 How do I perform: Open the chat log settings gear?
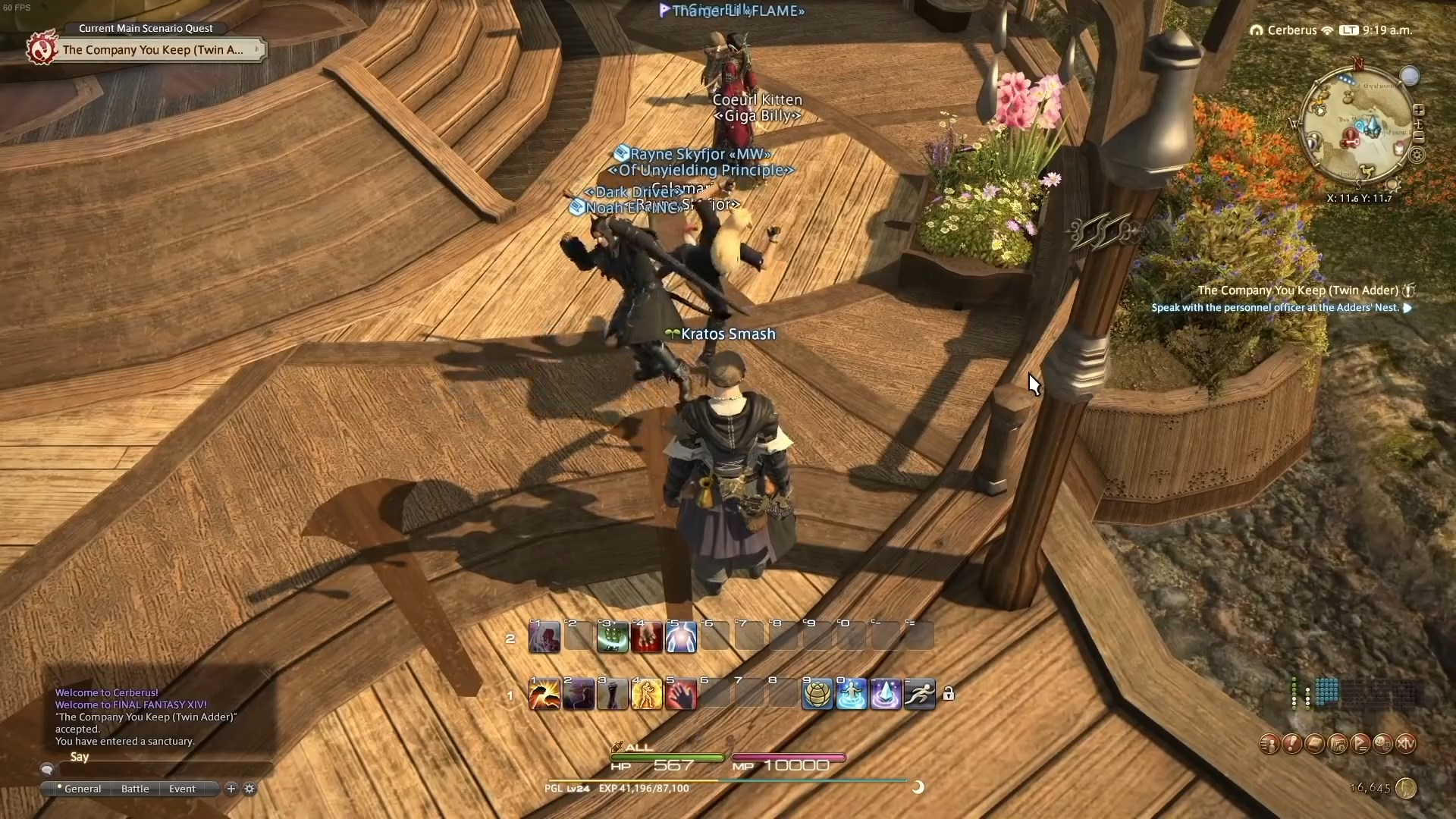point(249,789)
